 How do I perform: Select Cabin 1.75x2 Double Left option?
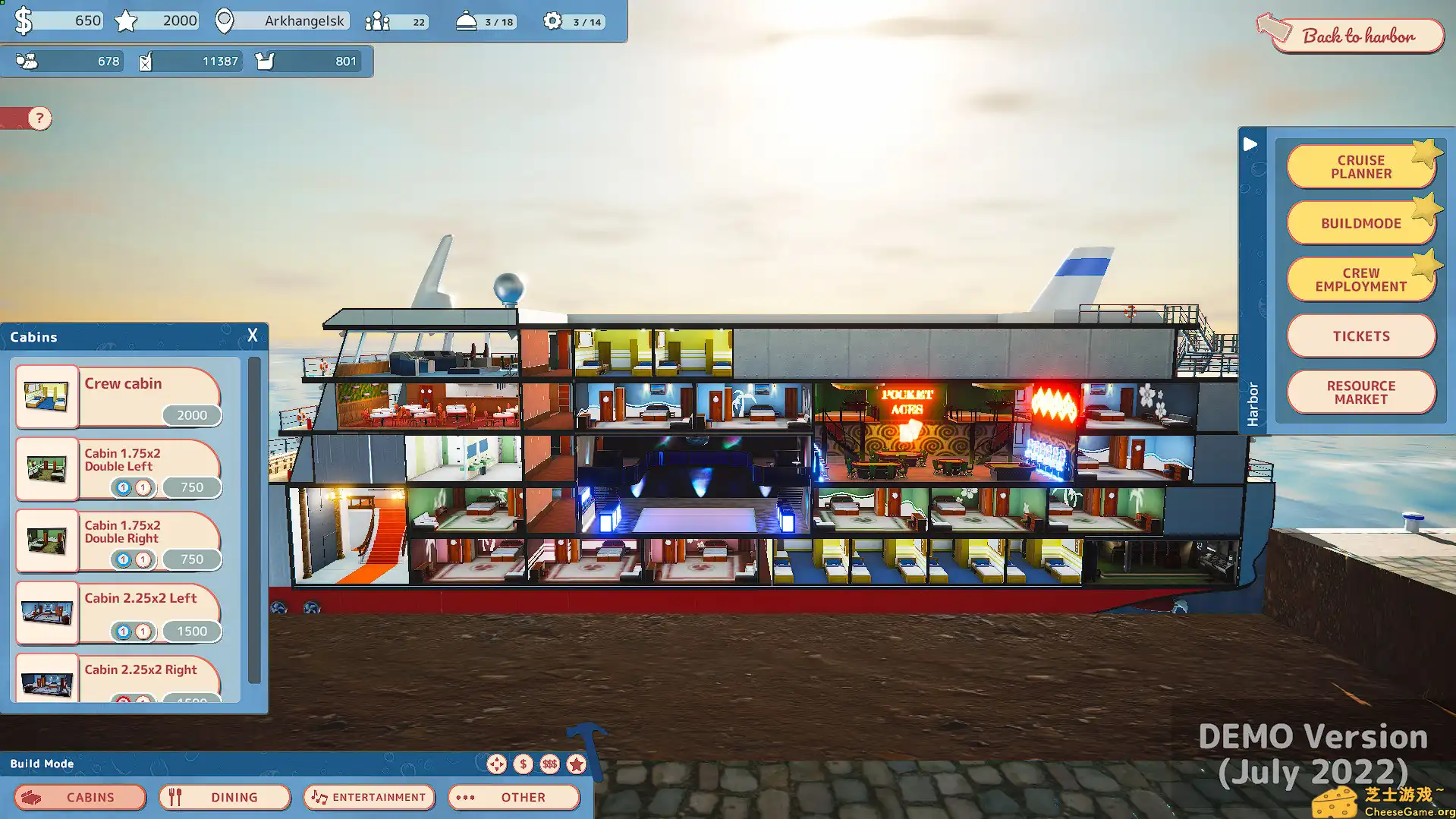121,468
